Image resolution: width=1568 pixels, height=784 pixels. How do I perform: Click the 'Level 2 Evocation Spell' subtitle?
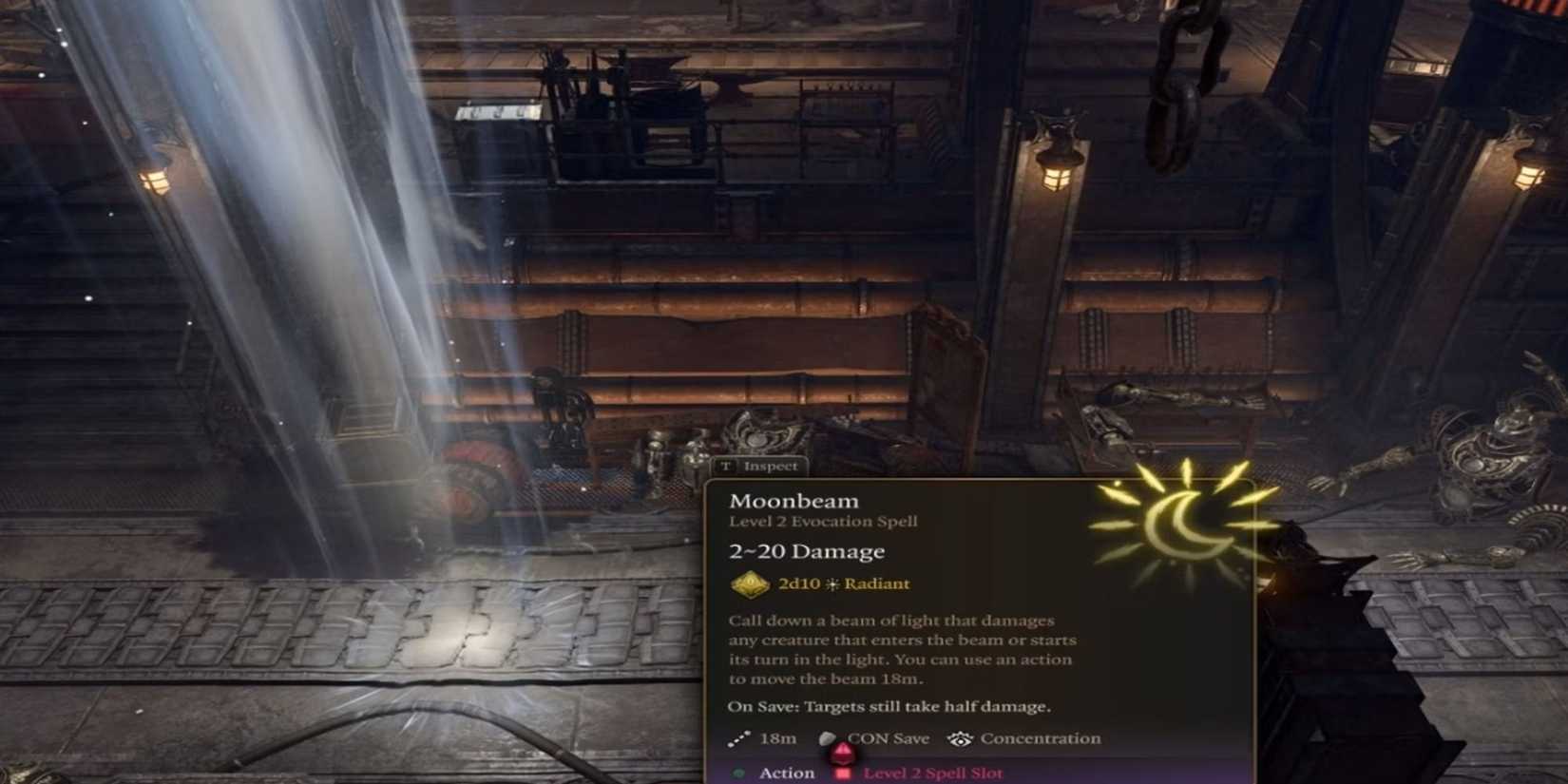[x=823, y=521]
